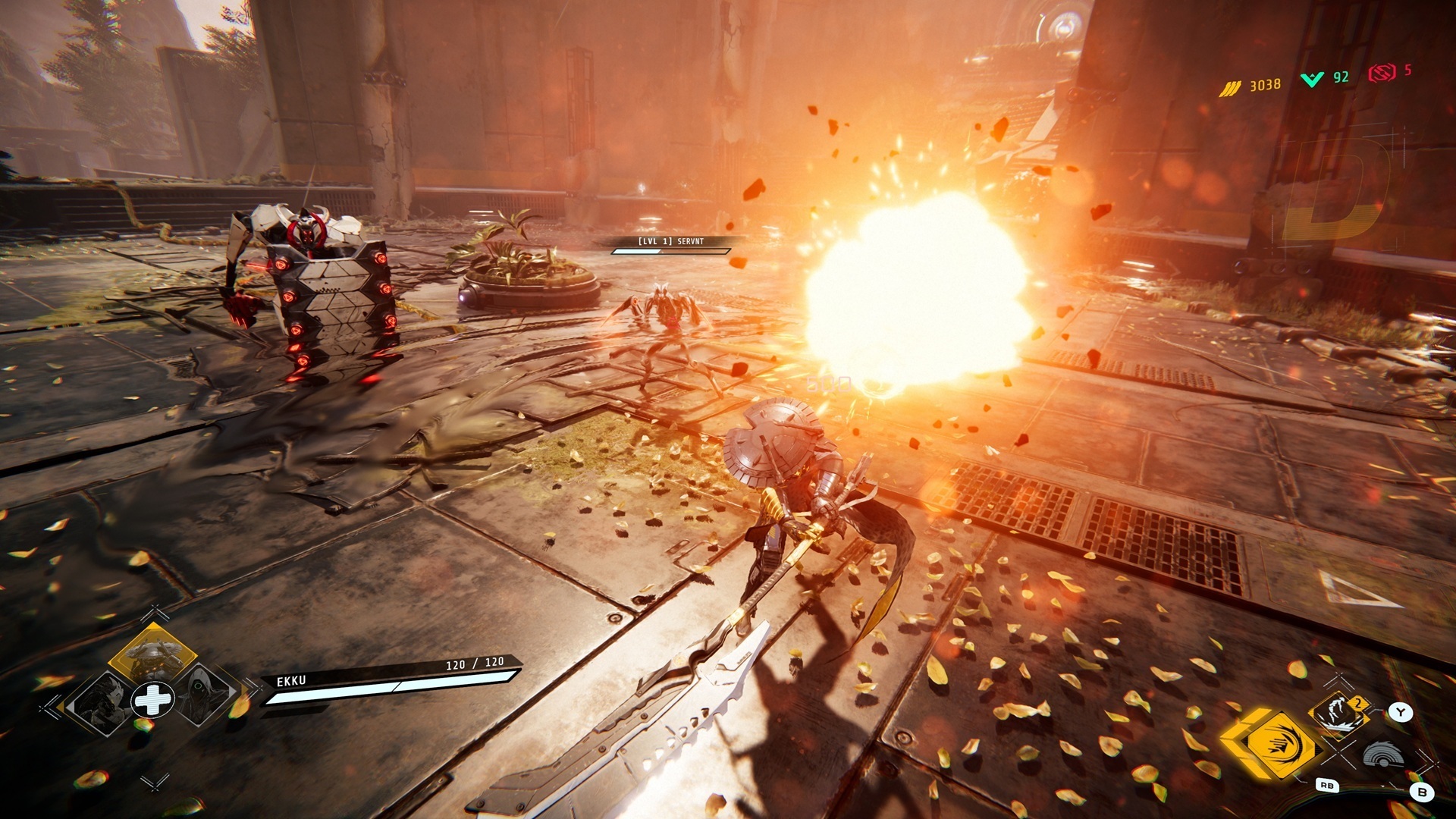Activate the yellow slash ultimate ability

pos(1279,744)
